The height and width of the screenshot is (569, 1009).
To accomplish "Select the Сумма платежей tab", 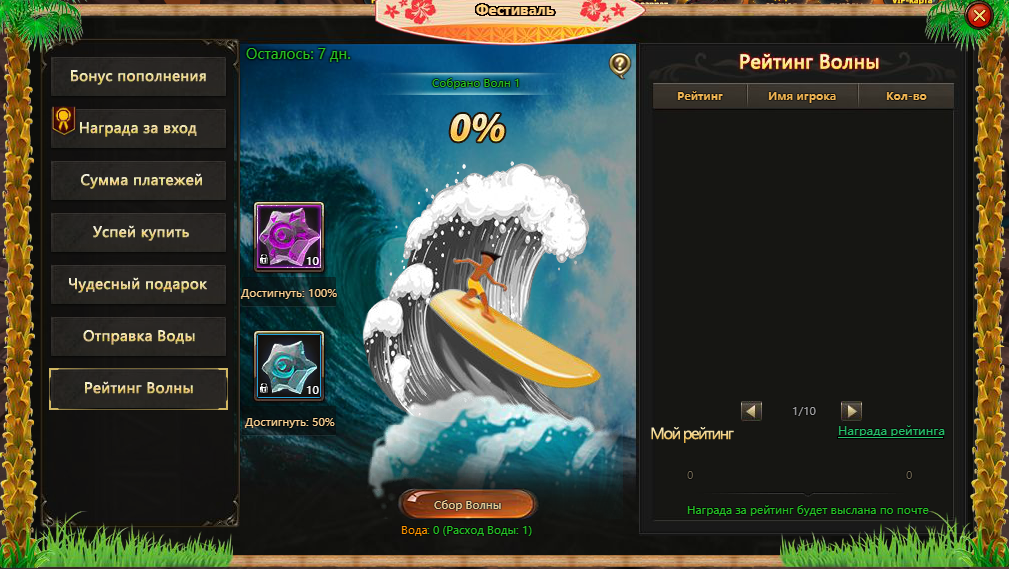I will click(x=138, y=180).
